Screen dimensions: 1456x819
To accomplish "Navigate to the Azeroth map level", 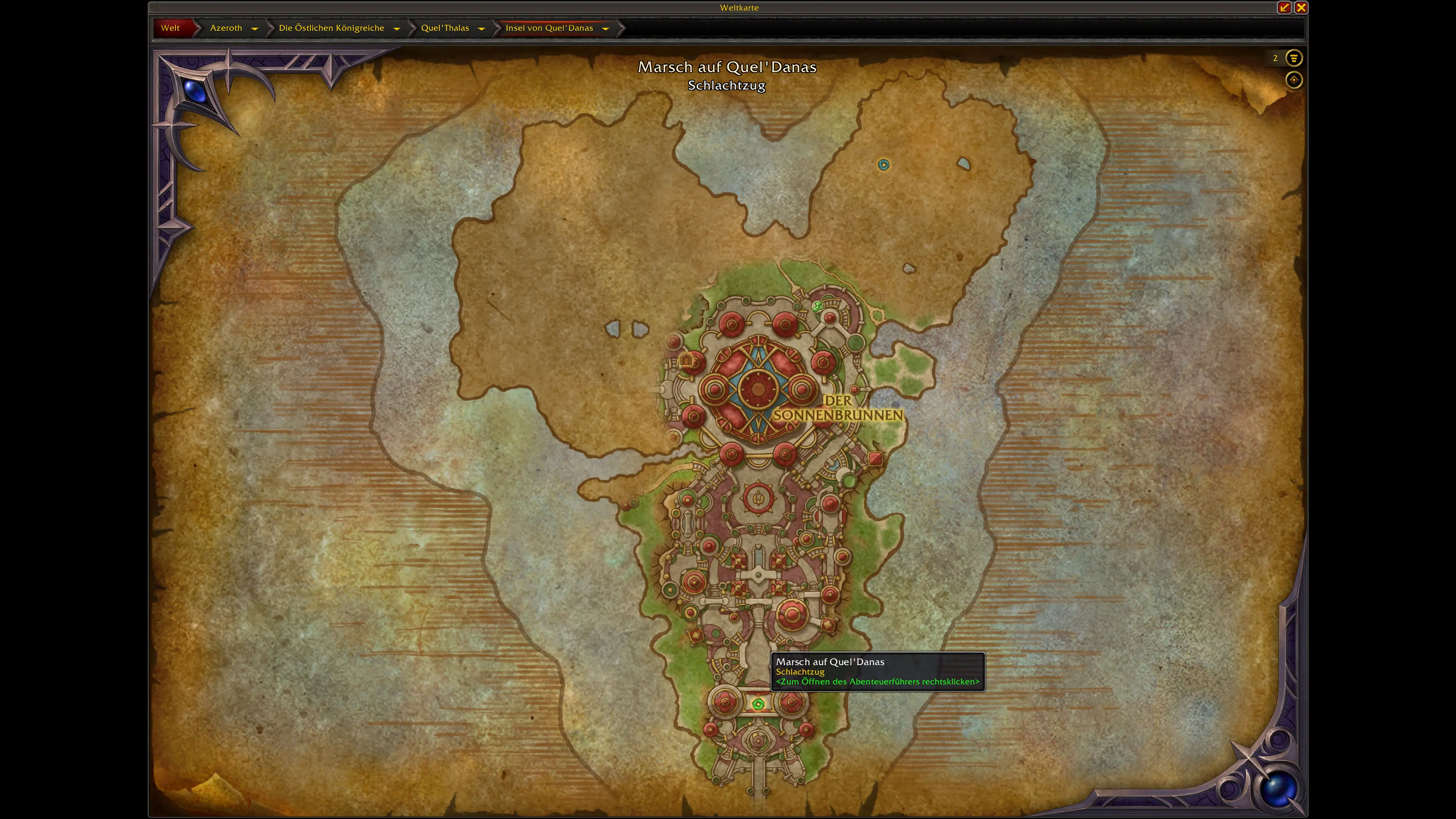I will (x=226, y=28).
